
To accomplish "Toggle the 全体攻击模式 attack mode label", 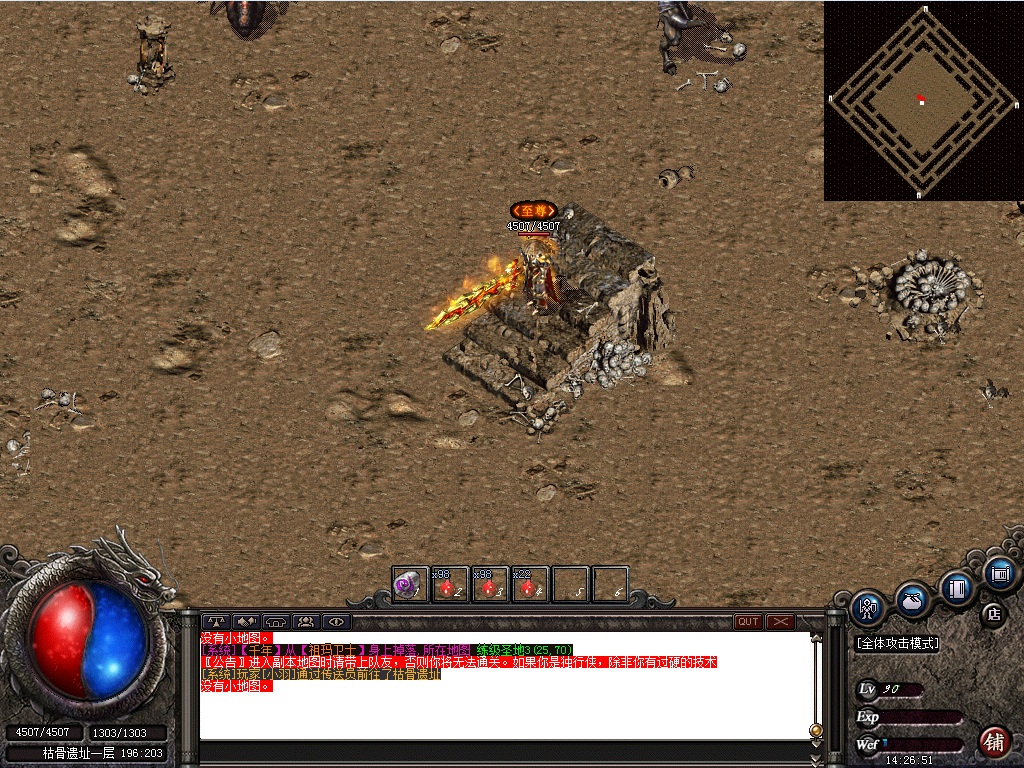I will (x=898, y=644).
